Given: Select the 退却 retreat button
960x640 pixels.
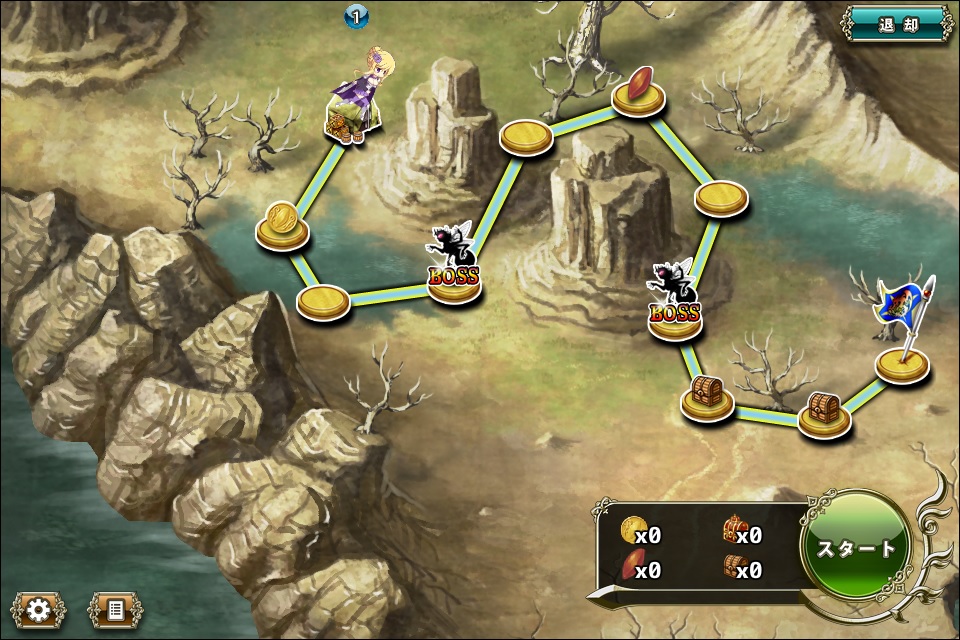Looking at the screenshot, I should coord(897,24).
